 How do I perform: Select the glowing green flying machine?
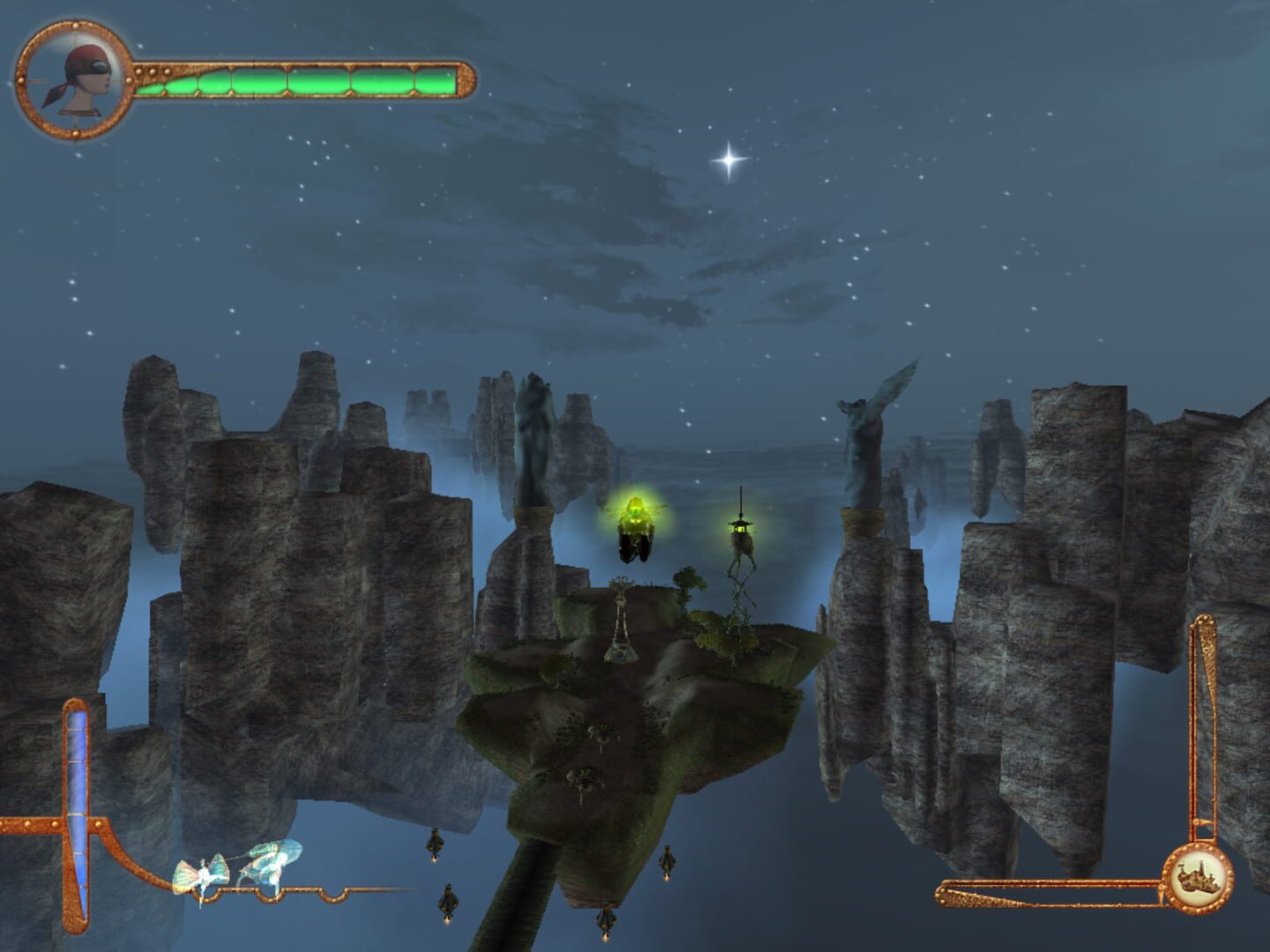pos(637,524)
